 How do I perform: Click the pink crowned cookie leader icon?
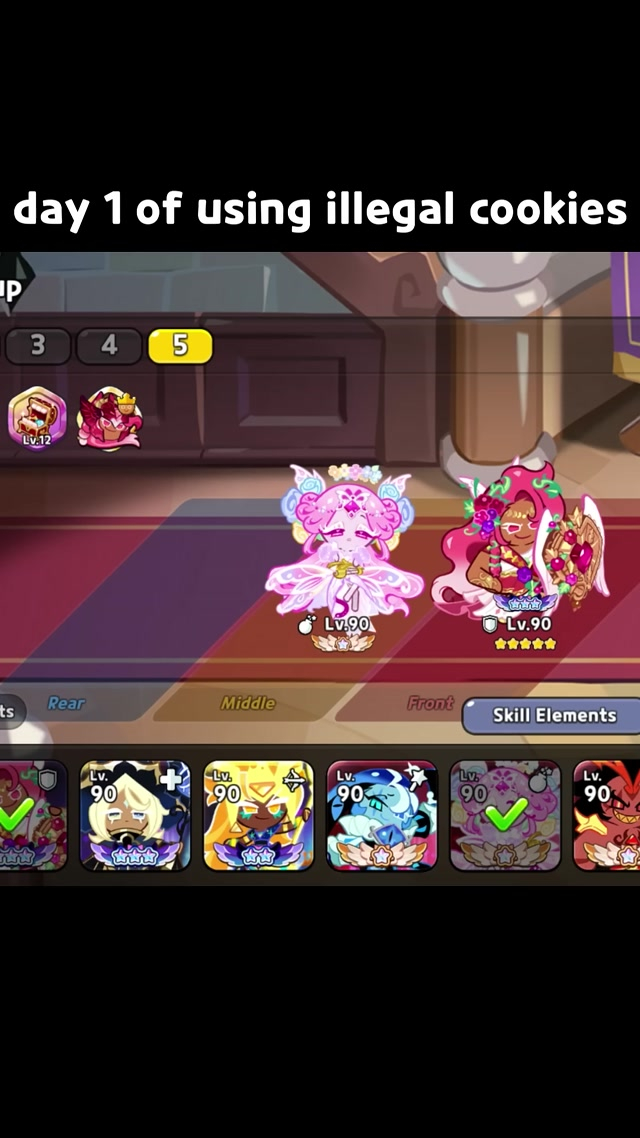coord(109,417)
